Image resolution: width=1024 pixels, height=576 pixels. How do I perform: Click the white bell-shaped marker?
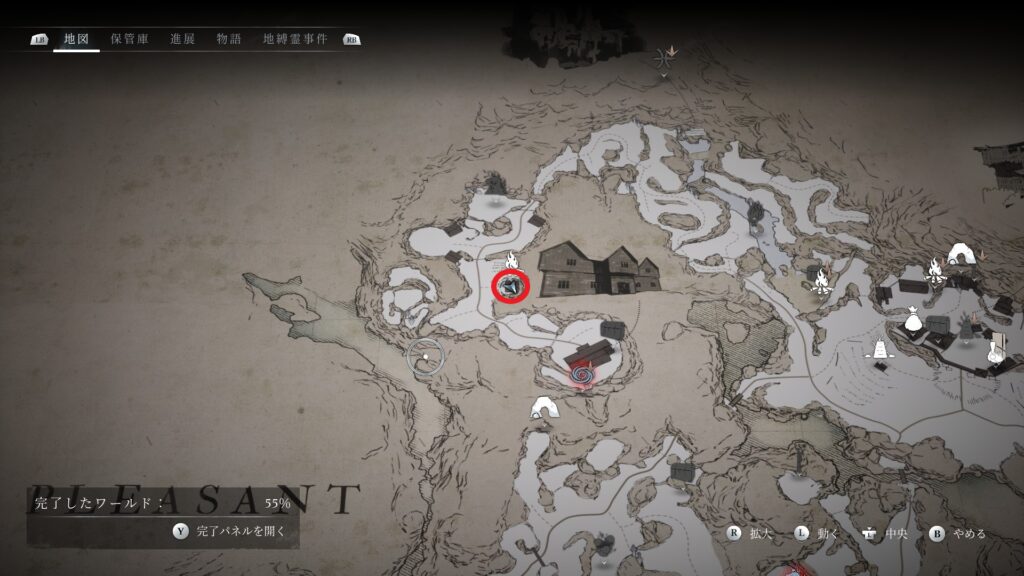879,351
